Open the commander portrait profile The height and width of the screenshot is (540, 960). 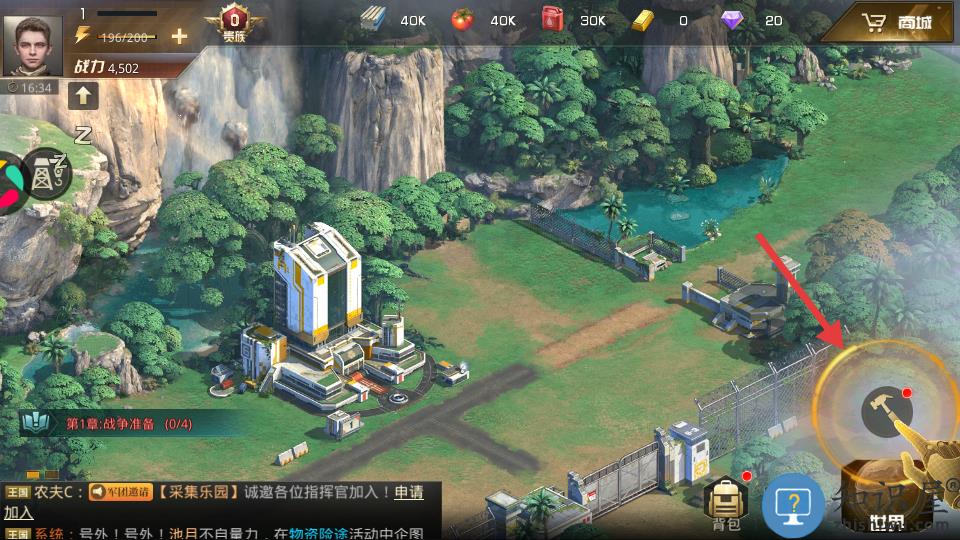[32, 46]
